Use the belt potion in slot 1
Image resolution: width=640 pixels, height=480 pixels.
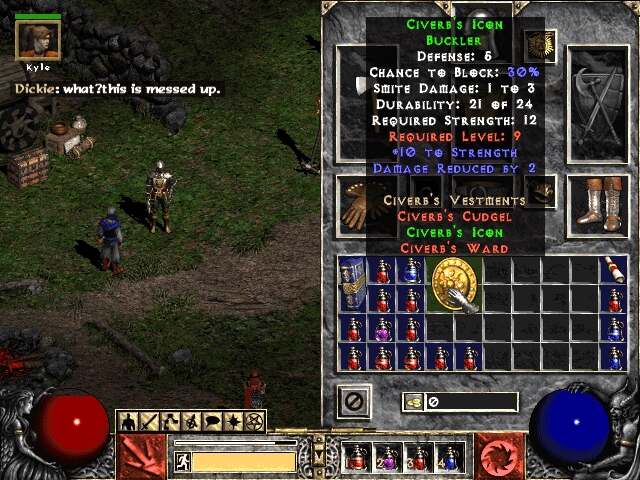click(358, 457)
